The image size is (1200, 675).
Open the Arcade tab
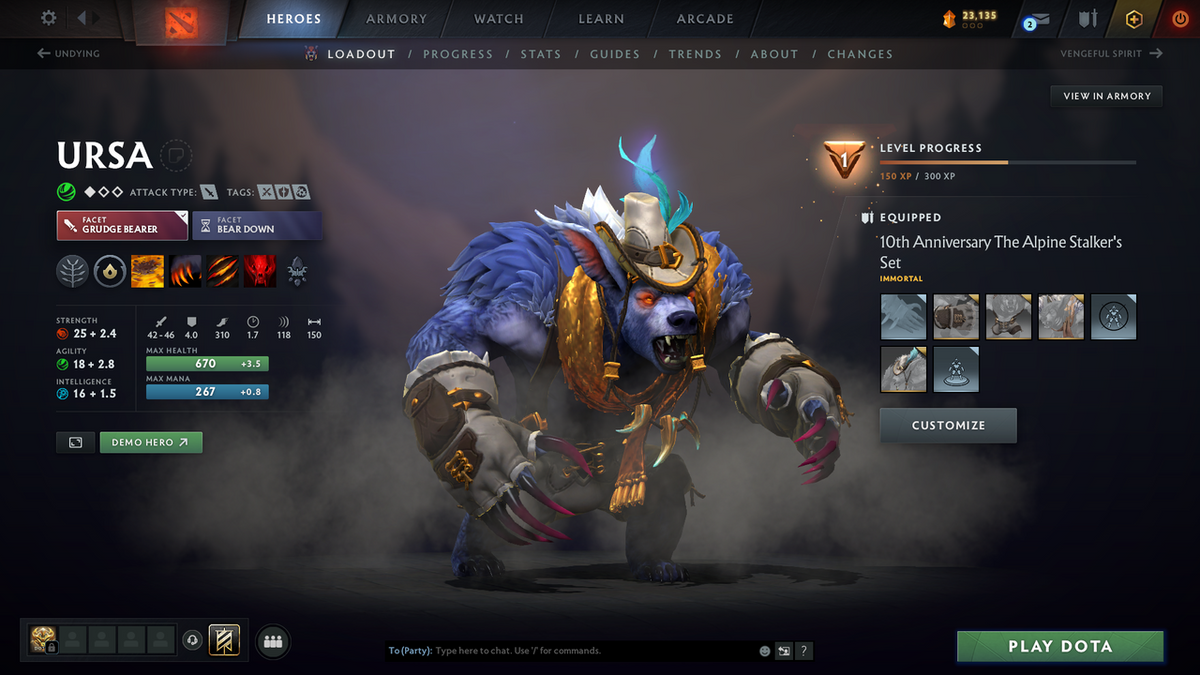pos(705,19)
